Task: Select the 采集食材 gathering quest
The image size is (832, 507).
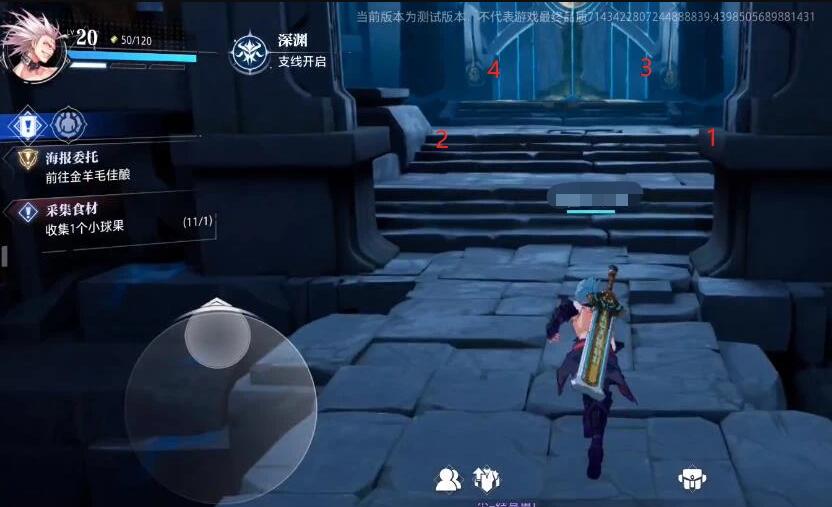Action: 100,219
